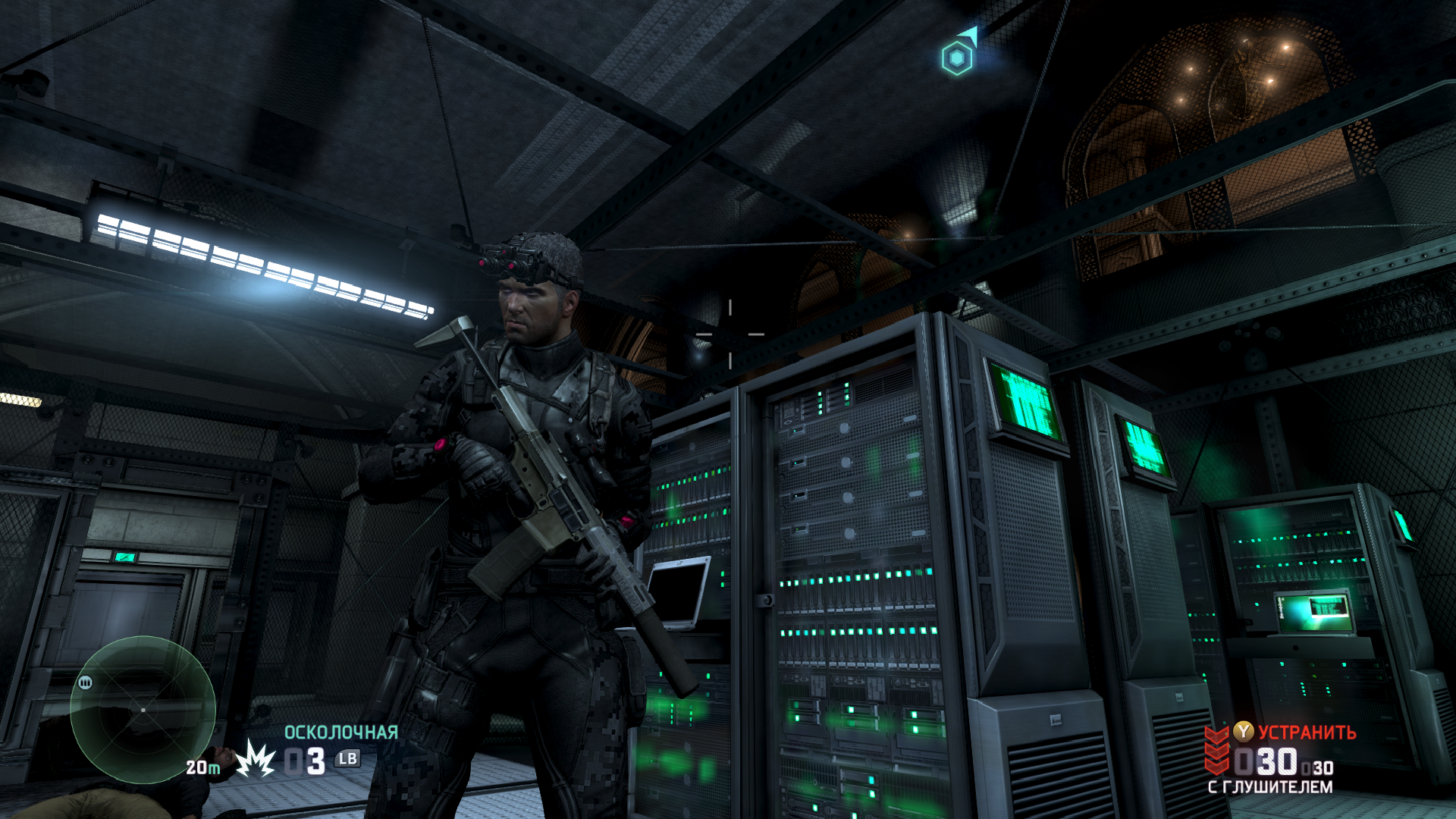Click the circular radar minimap
Screen dimensions: 1456x819
[143, 710]
